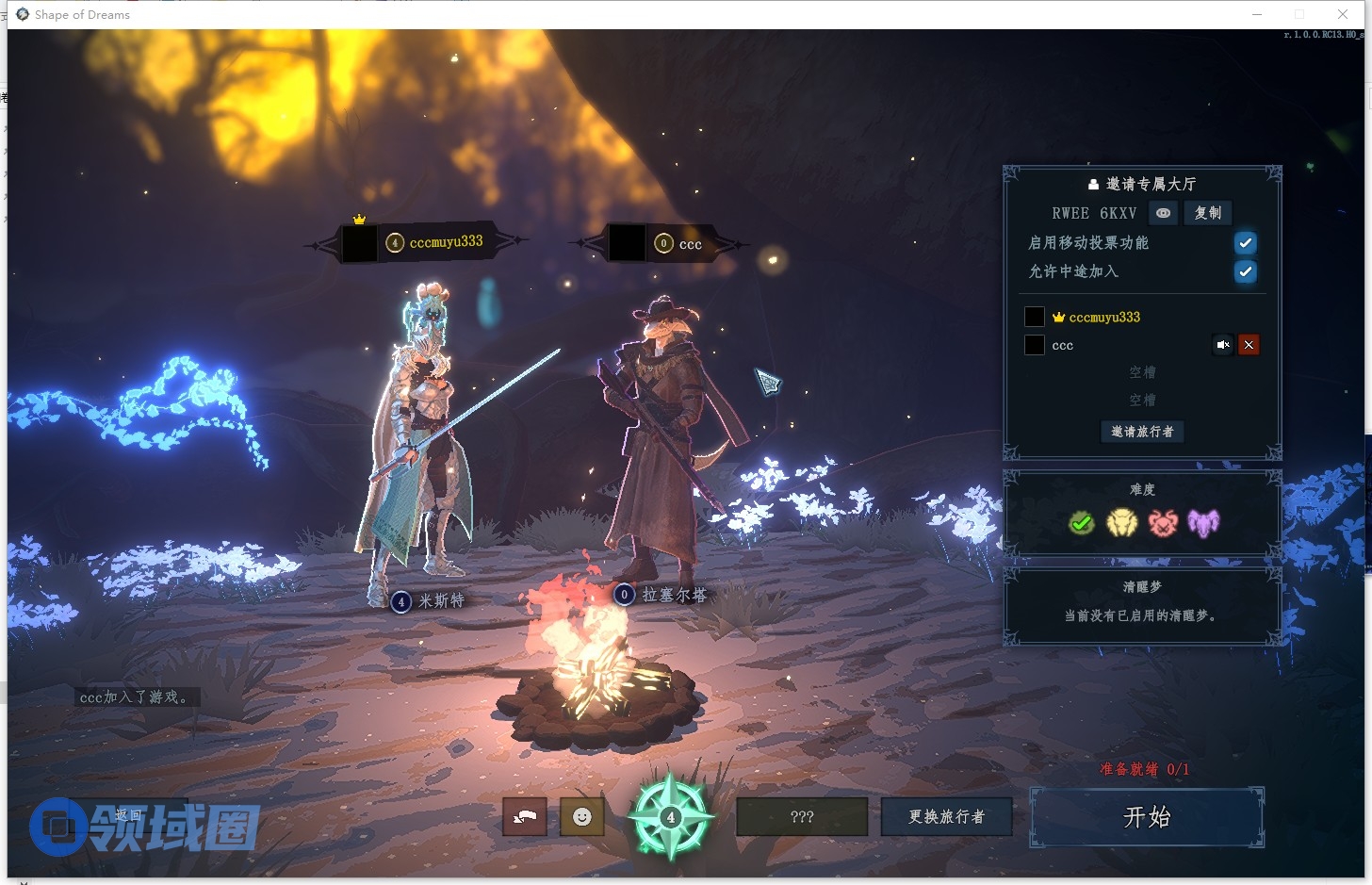
Task: Mute player ccc with the speaker icon
Action: click(1222, 345)
